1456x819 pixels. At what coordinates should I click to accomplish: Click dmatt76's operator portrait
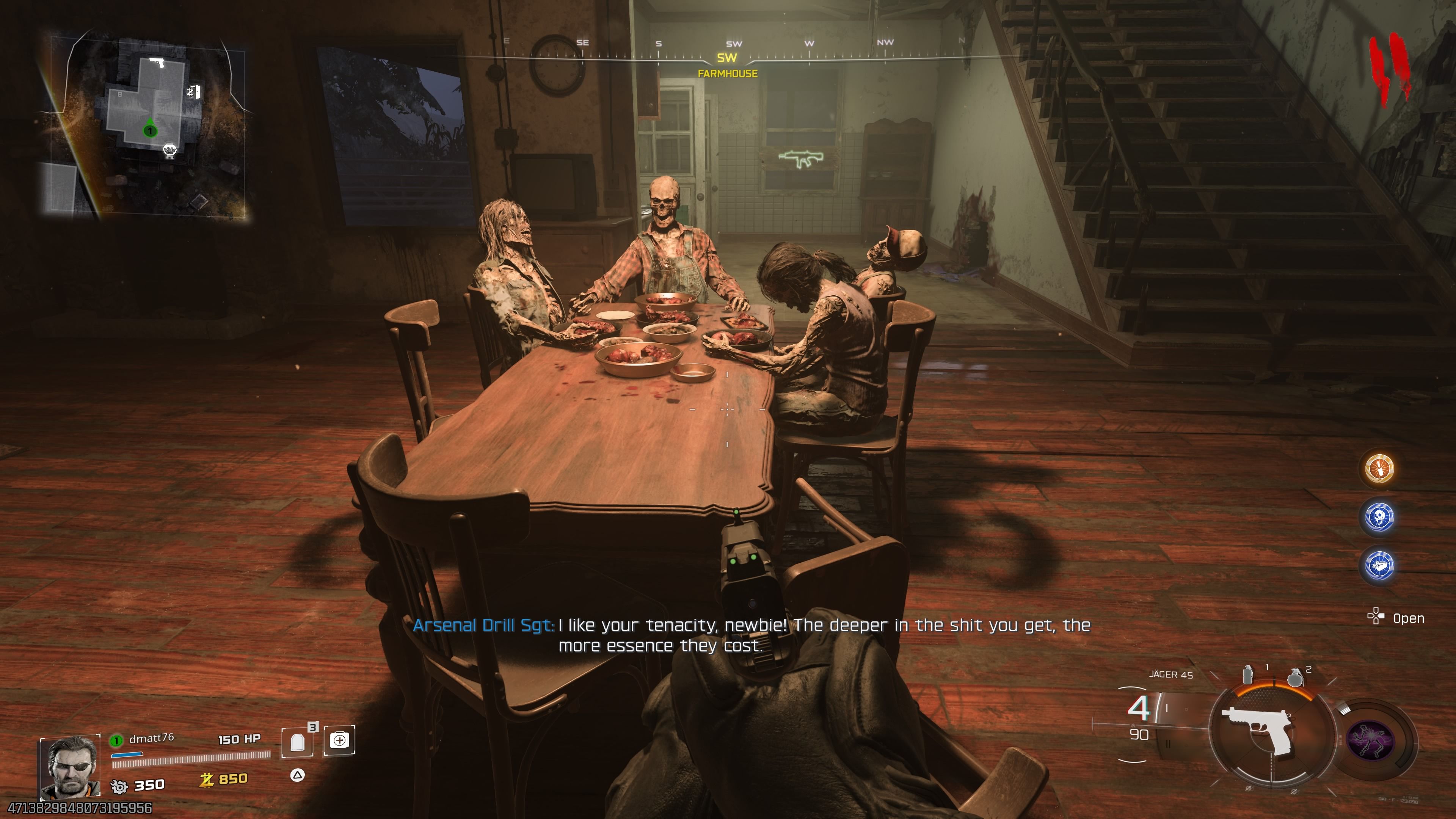point(69,766)
